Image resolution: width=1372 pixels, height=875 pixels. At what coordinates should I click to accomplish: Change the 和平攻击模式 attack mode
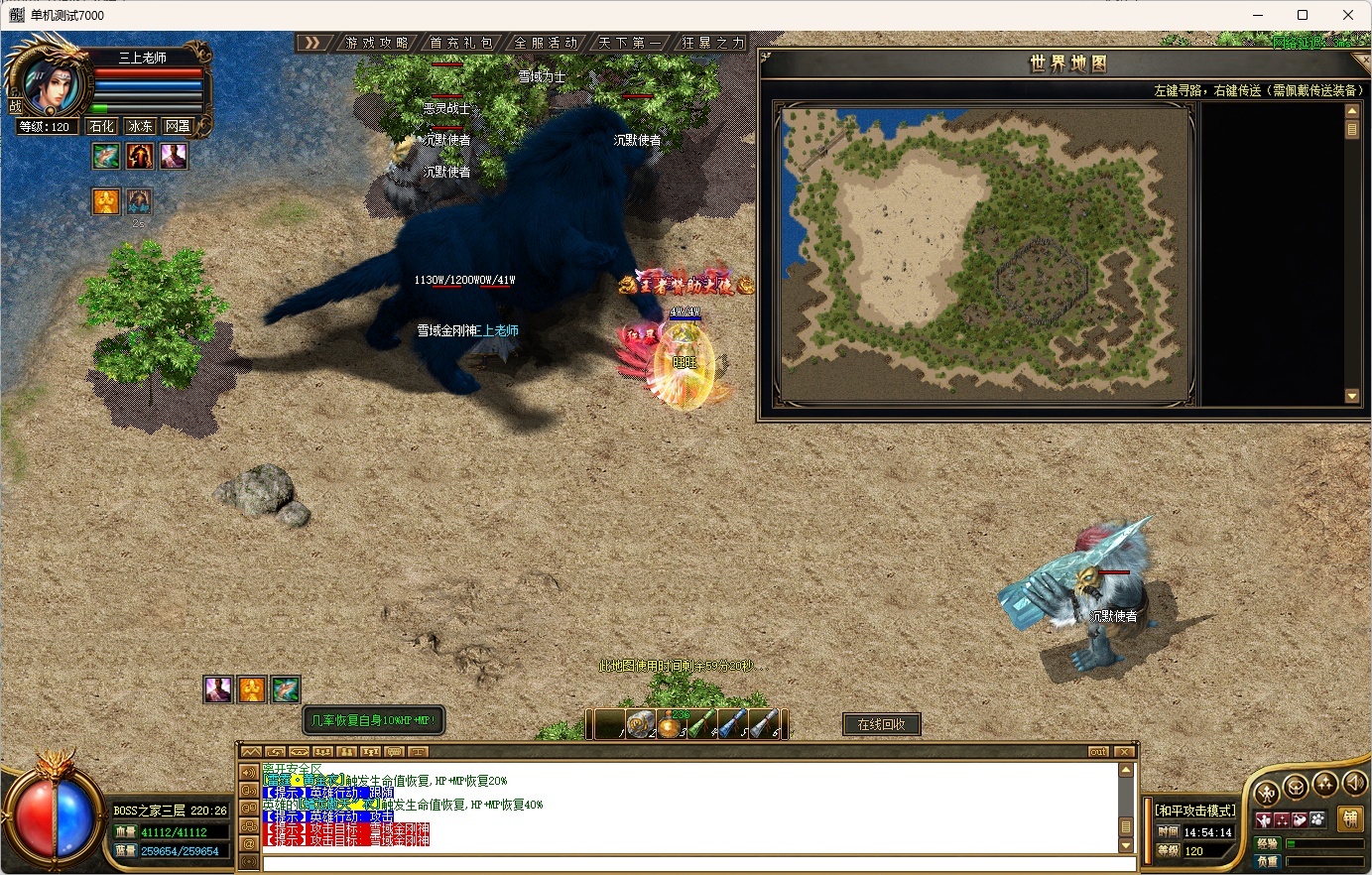coord(1196,811)
